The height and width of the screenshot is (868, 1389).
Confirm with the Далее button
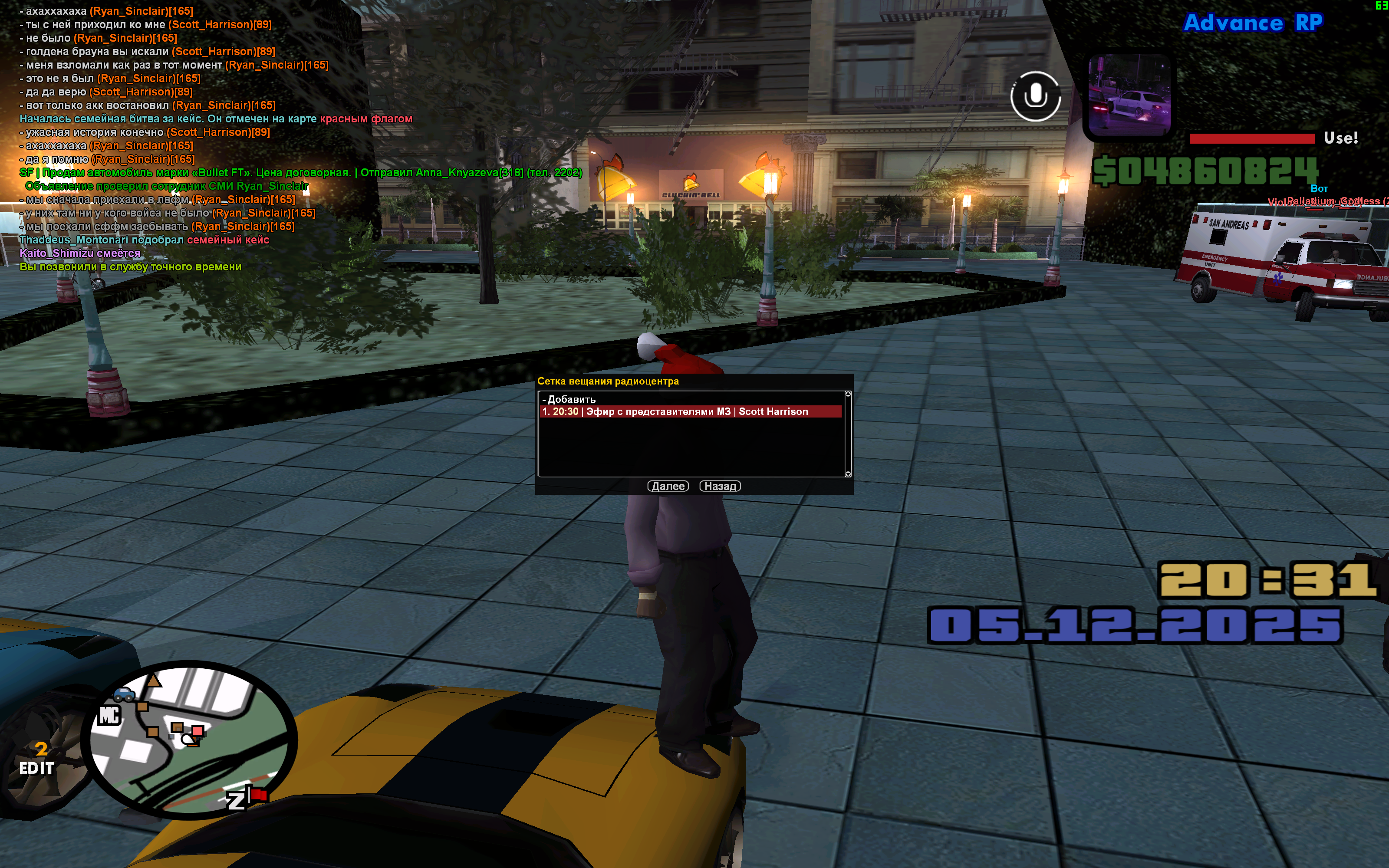[668, 486]
